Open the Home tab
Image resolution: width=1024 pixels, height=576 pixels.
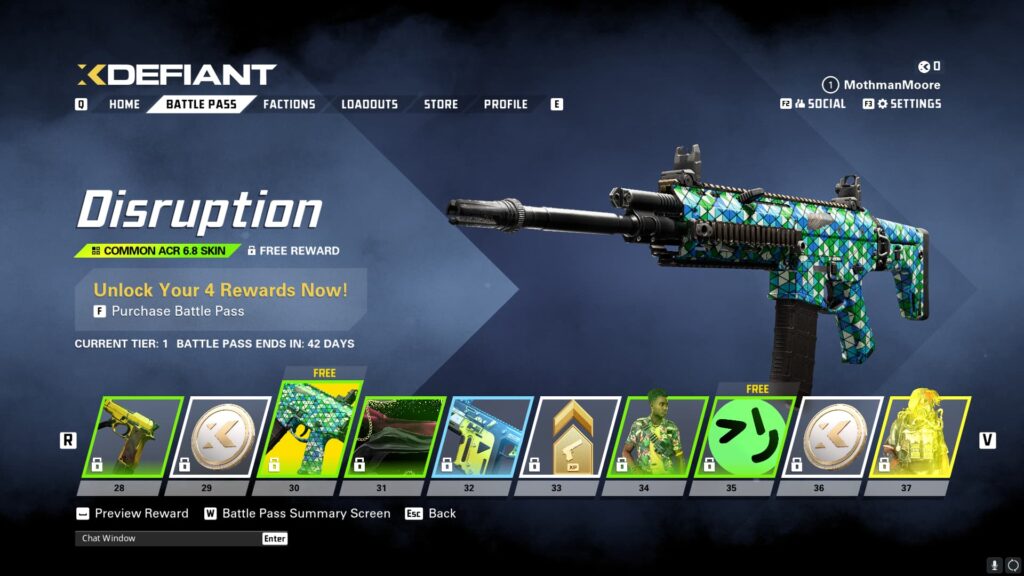coord(124,104)
